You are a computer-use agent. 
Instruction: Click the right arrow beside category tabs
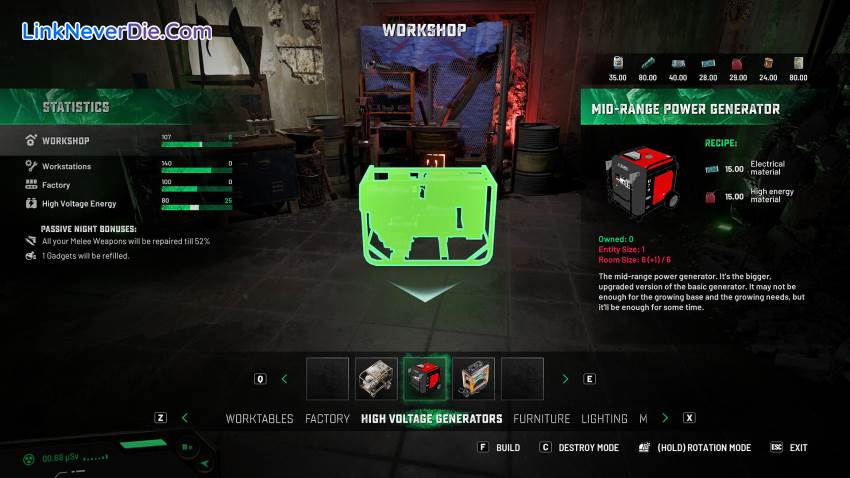pos(665,418)
